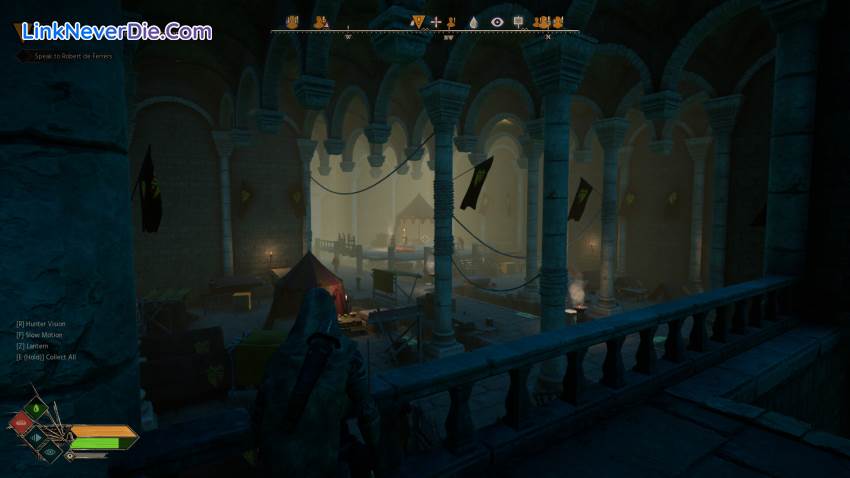
Task: Click the cross marker on the compass
Action: pos(436,21)
